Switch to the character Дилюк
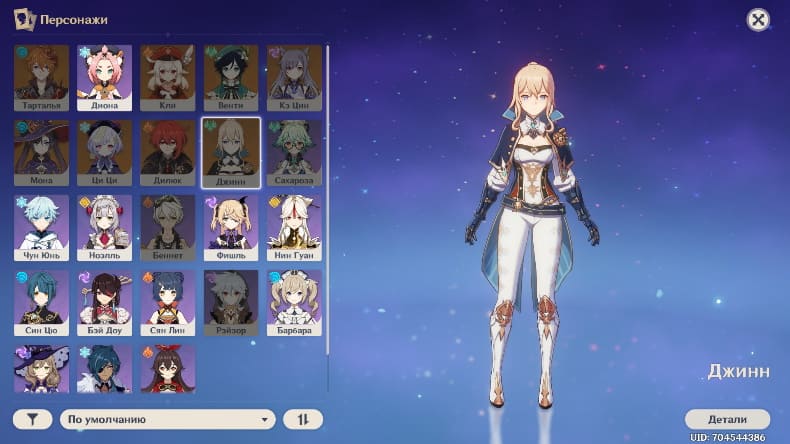The height and width of the screenshot is (444, 790). [x=168, y=152]
